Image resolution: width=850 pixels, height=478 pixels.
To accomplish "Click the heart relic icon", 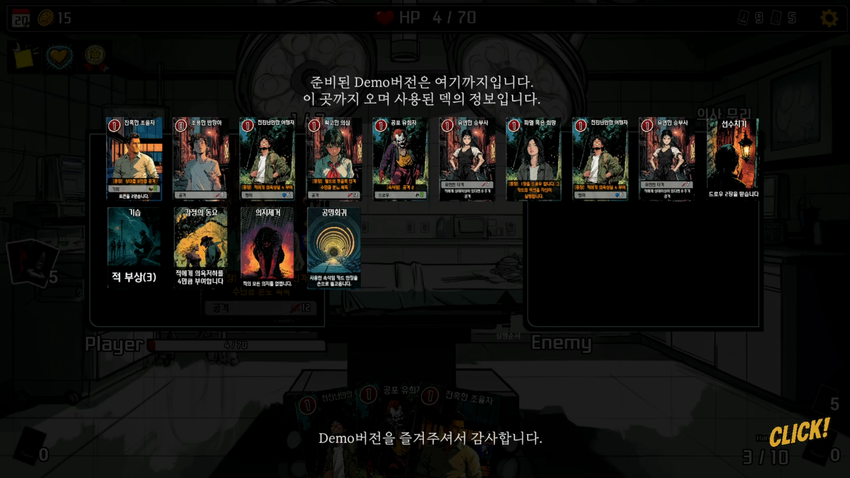I will click(x=60, y=56).
